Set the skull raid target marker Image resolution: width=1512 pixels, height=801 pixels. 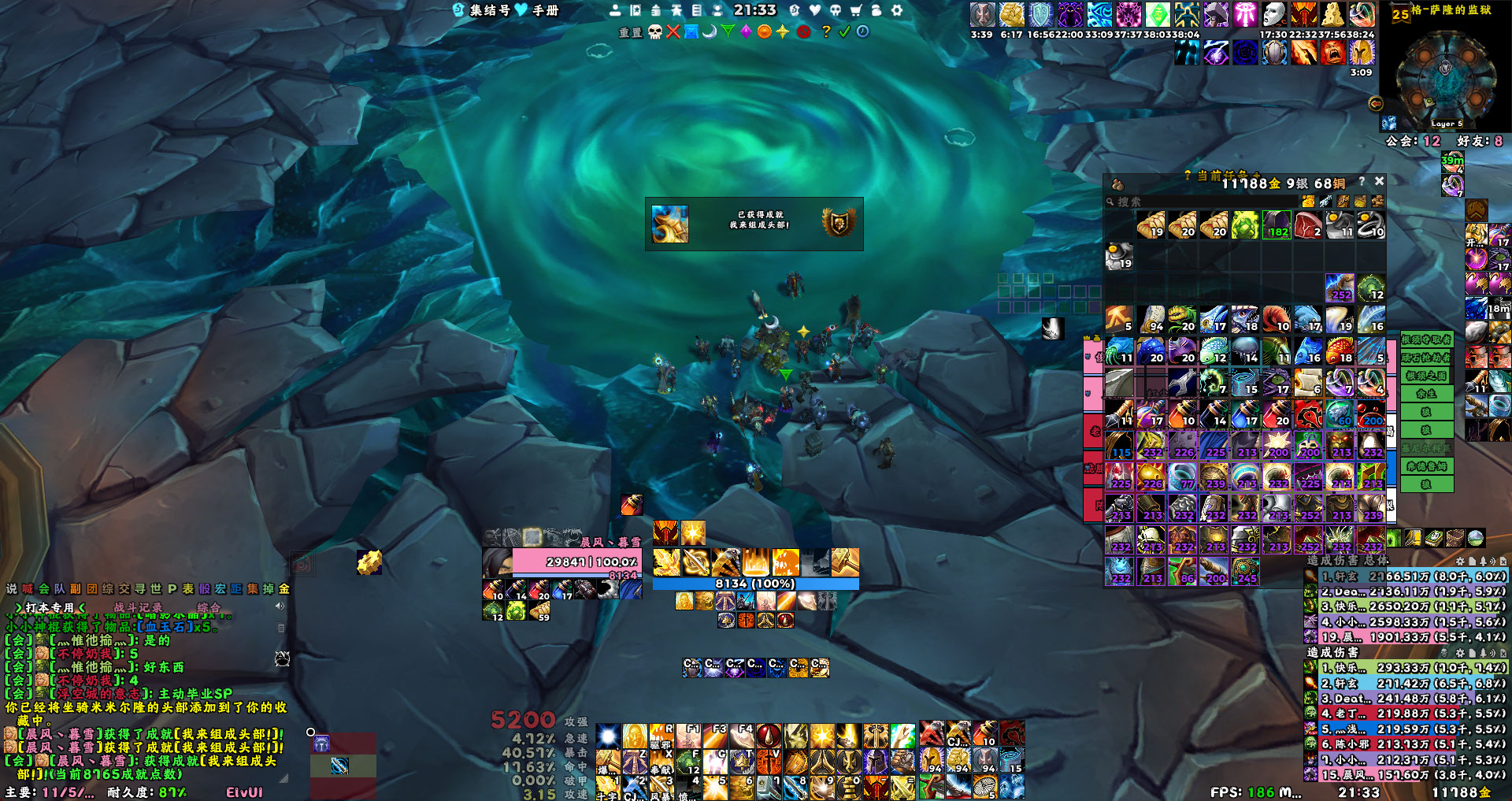654,32
